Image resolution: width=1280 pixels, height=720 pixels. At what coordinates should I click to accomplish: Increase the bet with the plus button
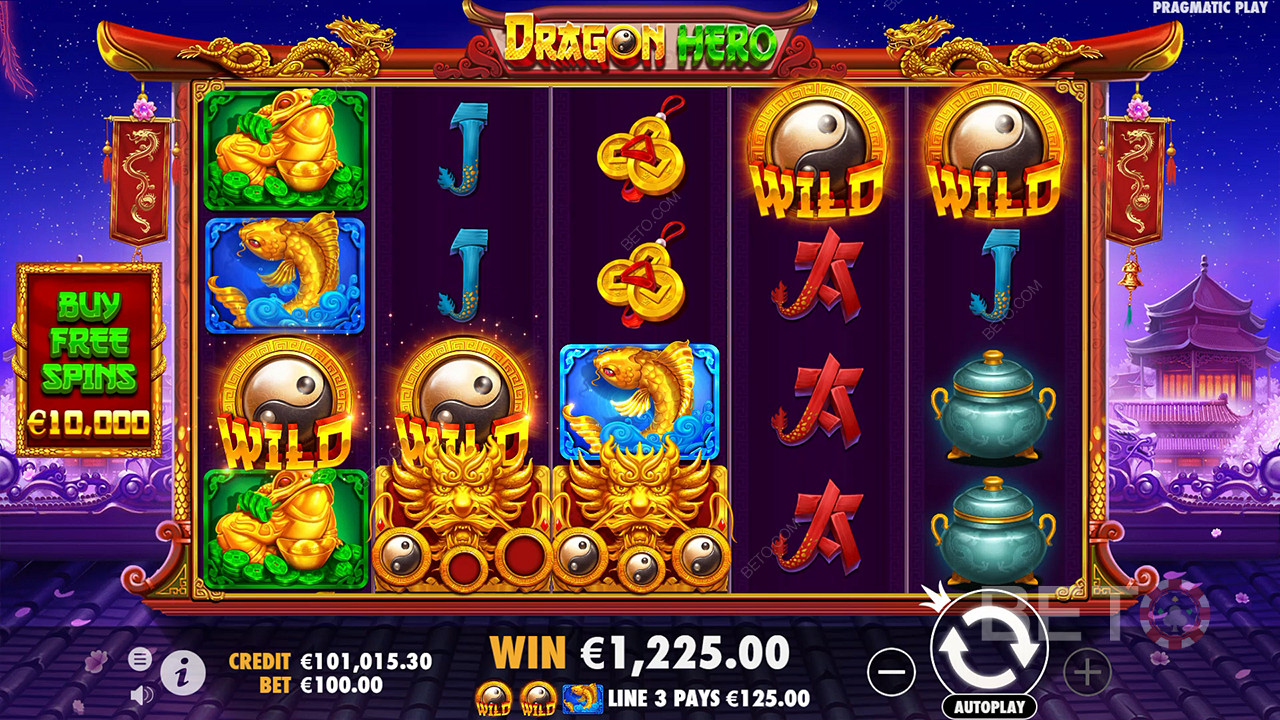pos(1087,672)
